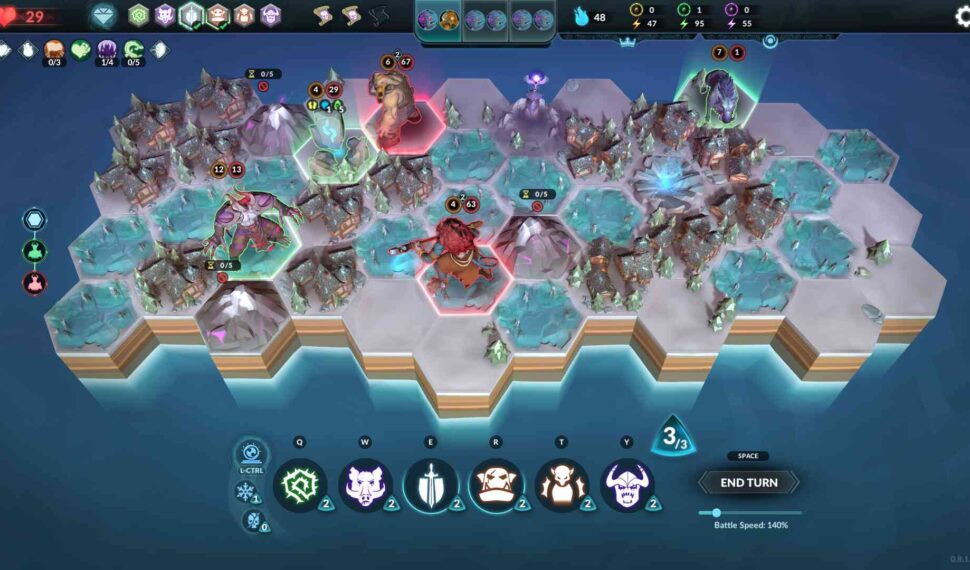Viewport: 970px width, 570px height.
Task: Toggle the red unit filter on left side
Action: tap(34, 282)
